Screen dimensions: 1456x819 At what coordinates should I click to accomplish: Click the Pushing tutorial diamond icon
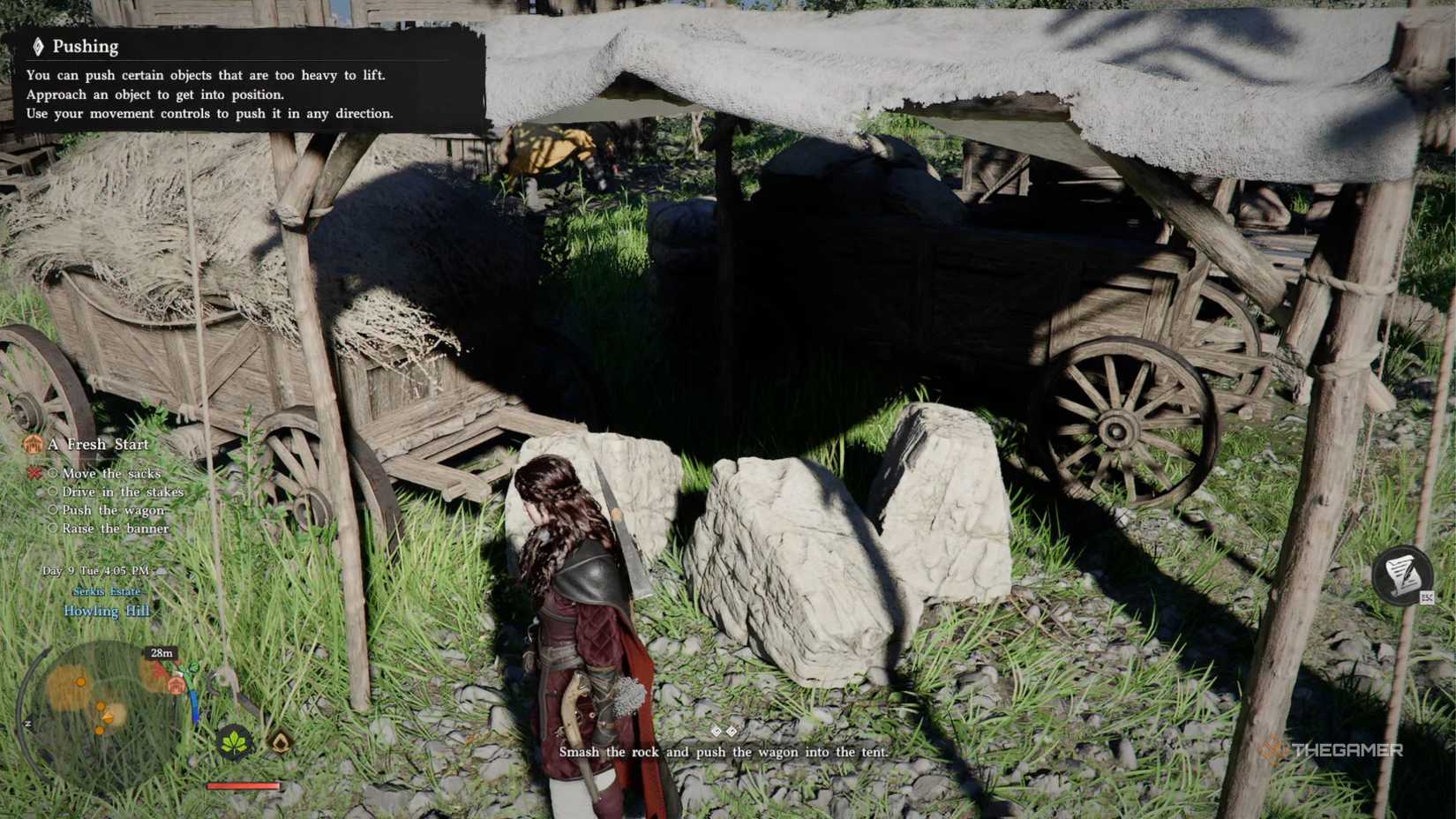click(37, 46)
